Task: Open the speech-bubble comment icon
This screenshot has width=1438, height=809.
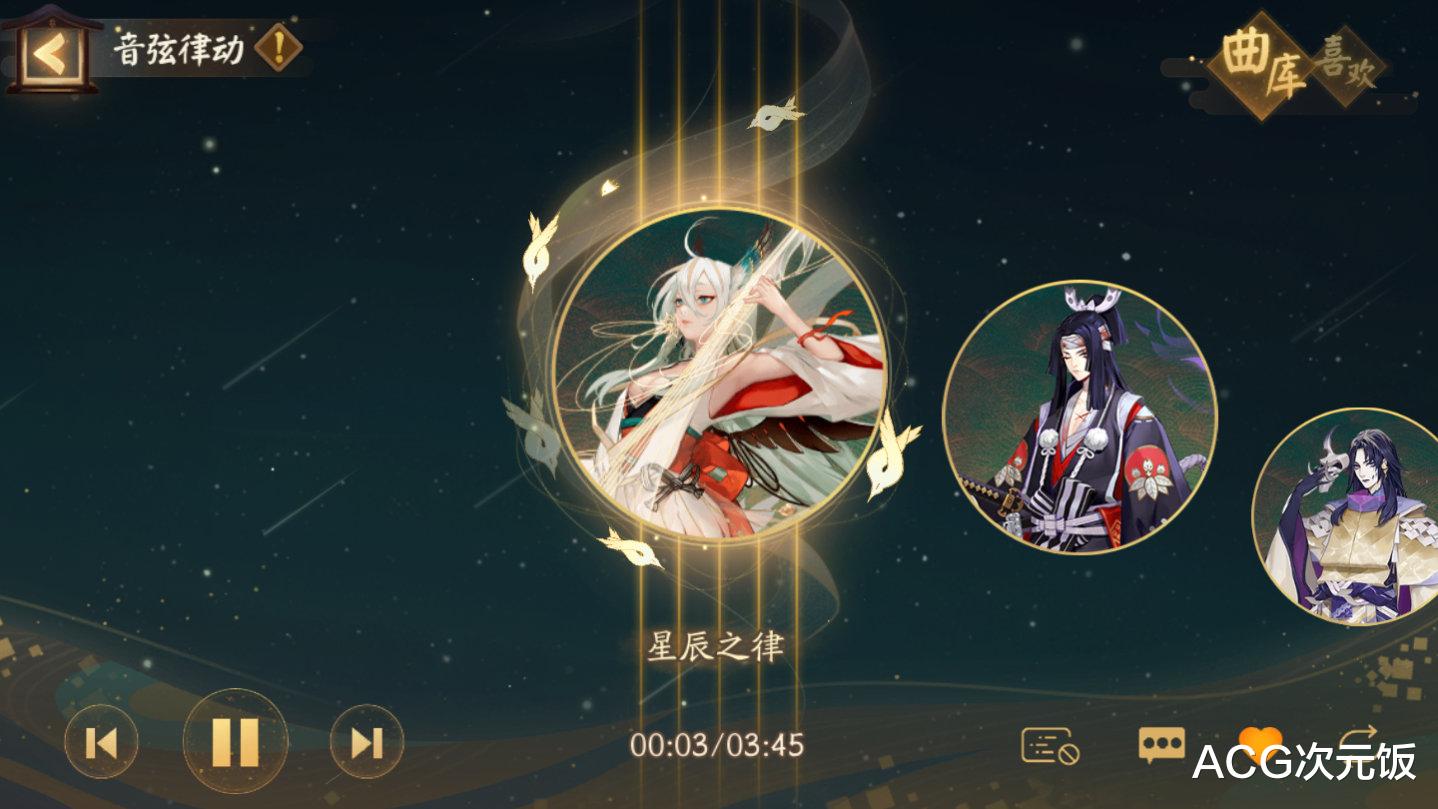Action: click(x=1163, y=742)
